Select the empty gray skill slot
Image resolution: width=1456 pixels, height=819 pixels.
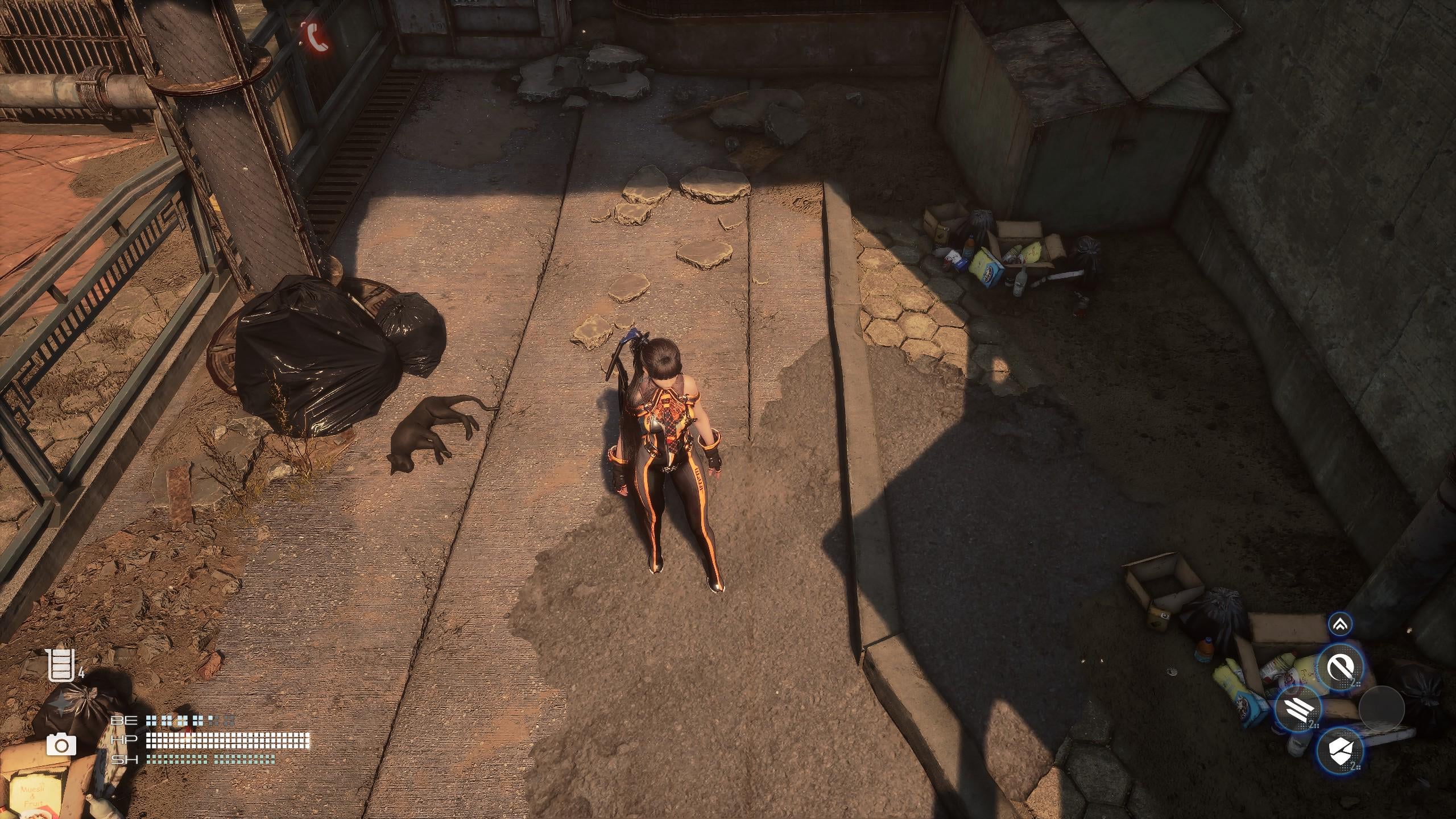(1381, 709)
